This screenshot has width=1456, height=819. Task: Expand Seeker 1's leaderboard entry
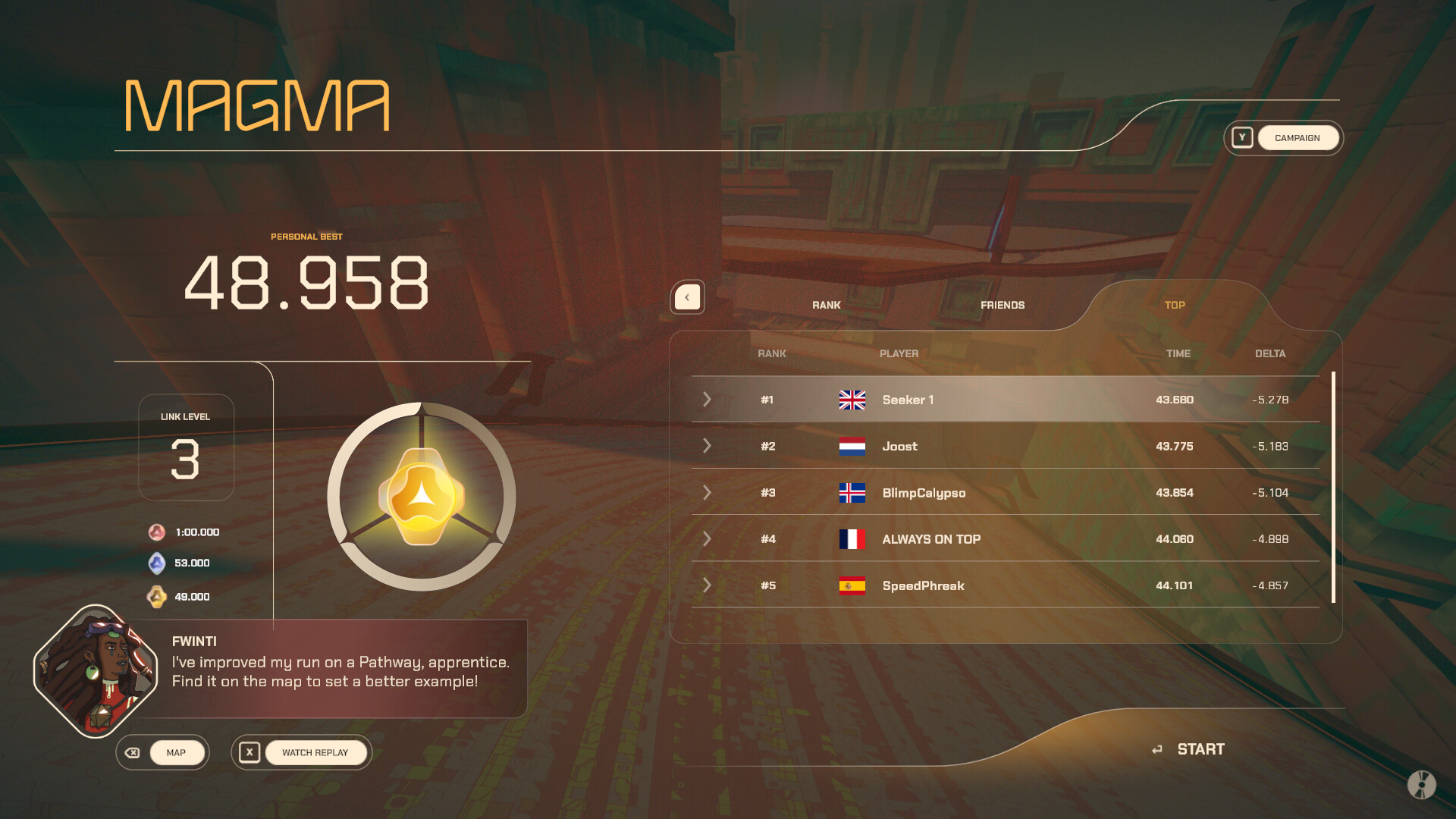[x=707, y=400]
